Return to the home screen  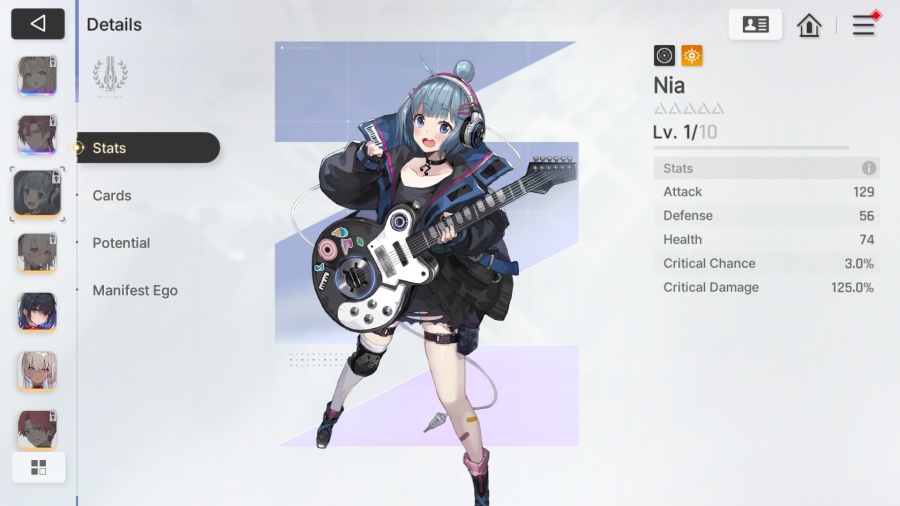pyautogui.click(x=809, y=25)
